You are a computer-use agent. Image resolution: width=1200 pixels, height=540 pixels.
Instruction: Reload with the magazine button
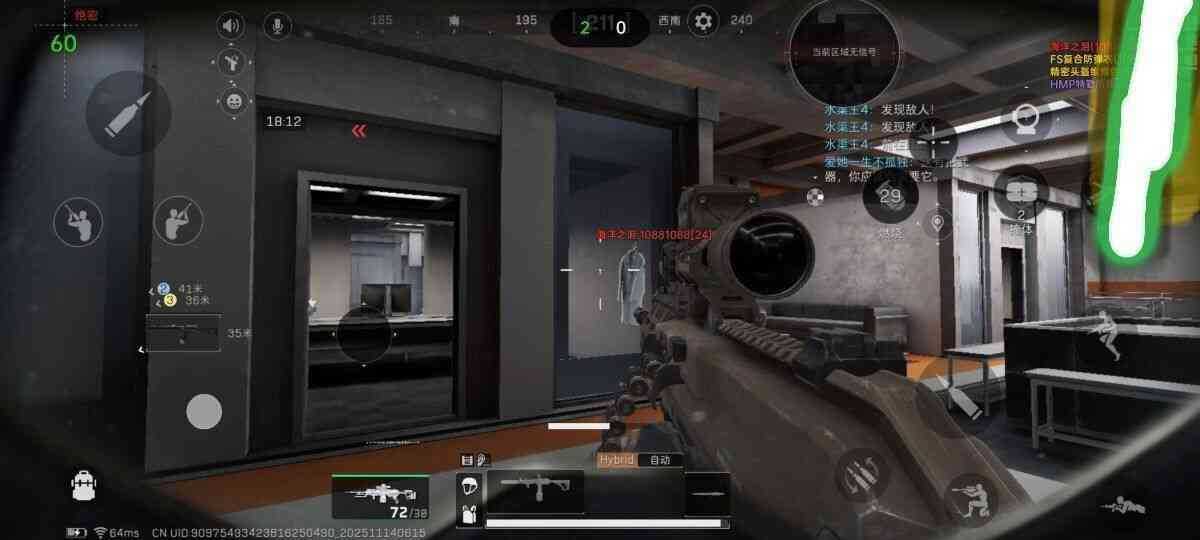point(859,474)
